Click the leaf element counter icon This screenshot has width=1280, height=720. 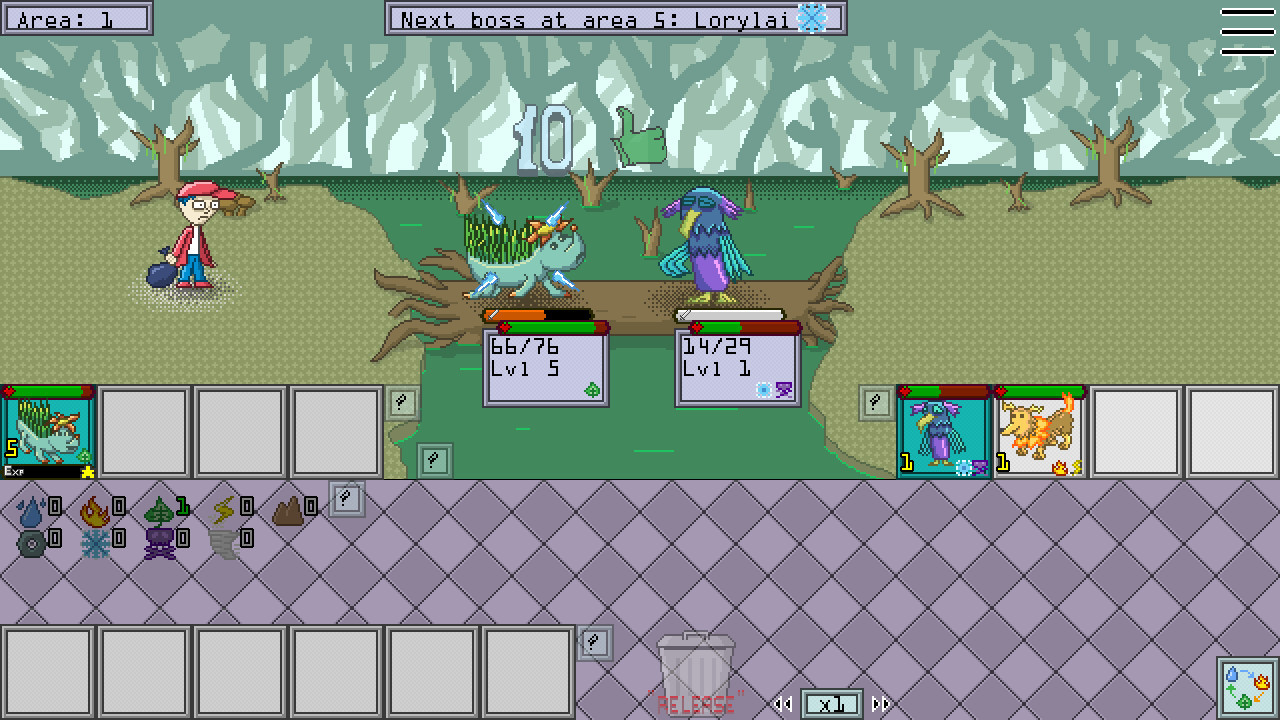click(158, 511)
